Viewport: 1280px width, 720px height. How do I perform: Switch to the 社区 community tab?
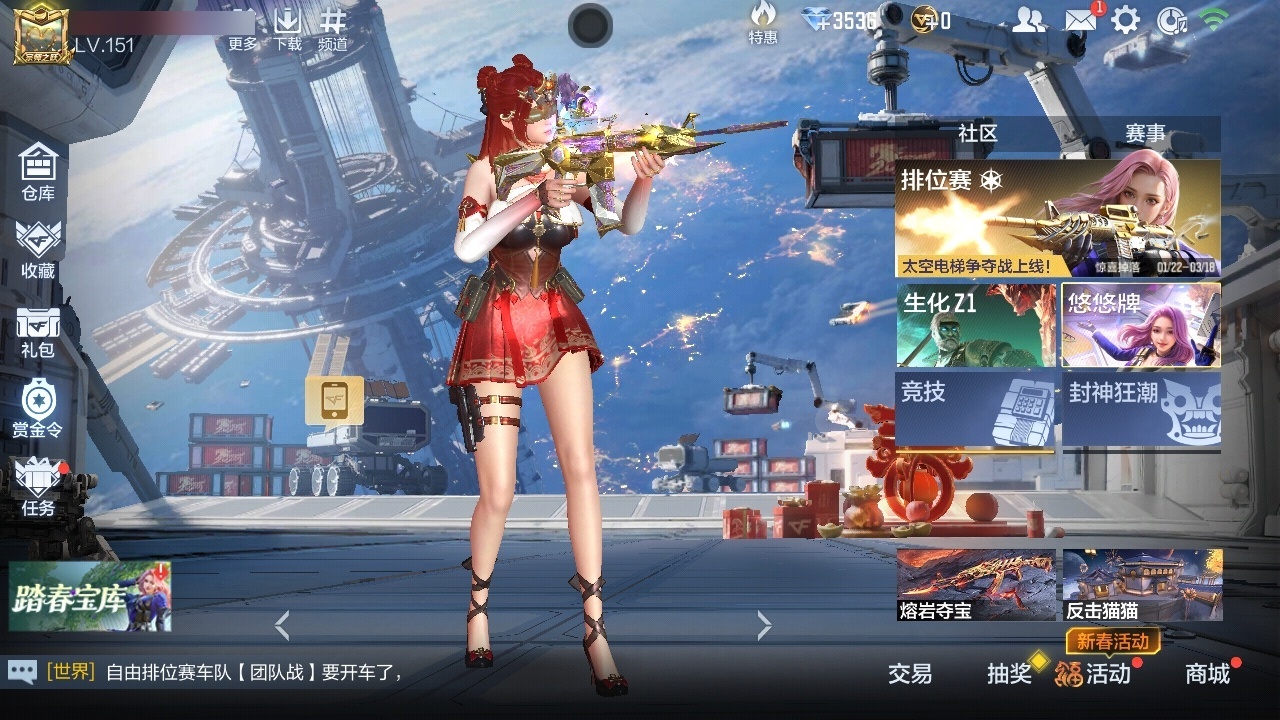975,133
